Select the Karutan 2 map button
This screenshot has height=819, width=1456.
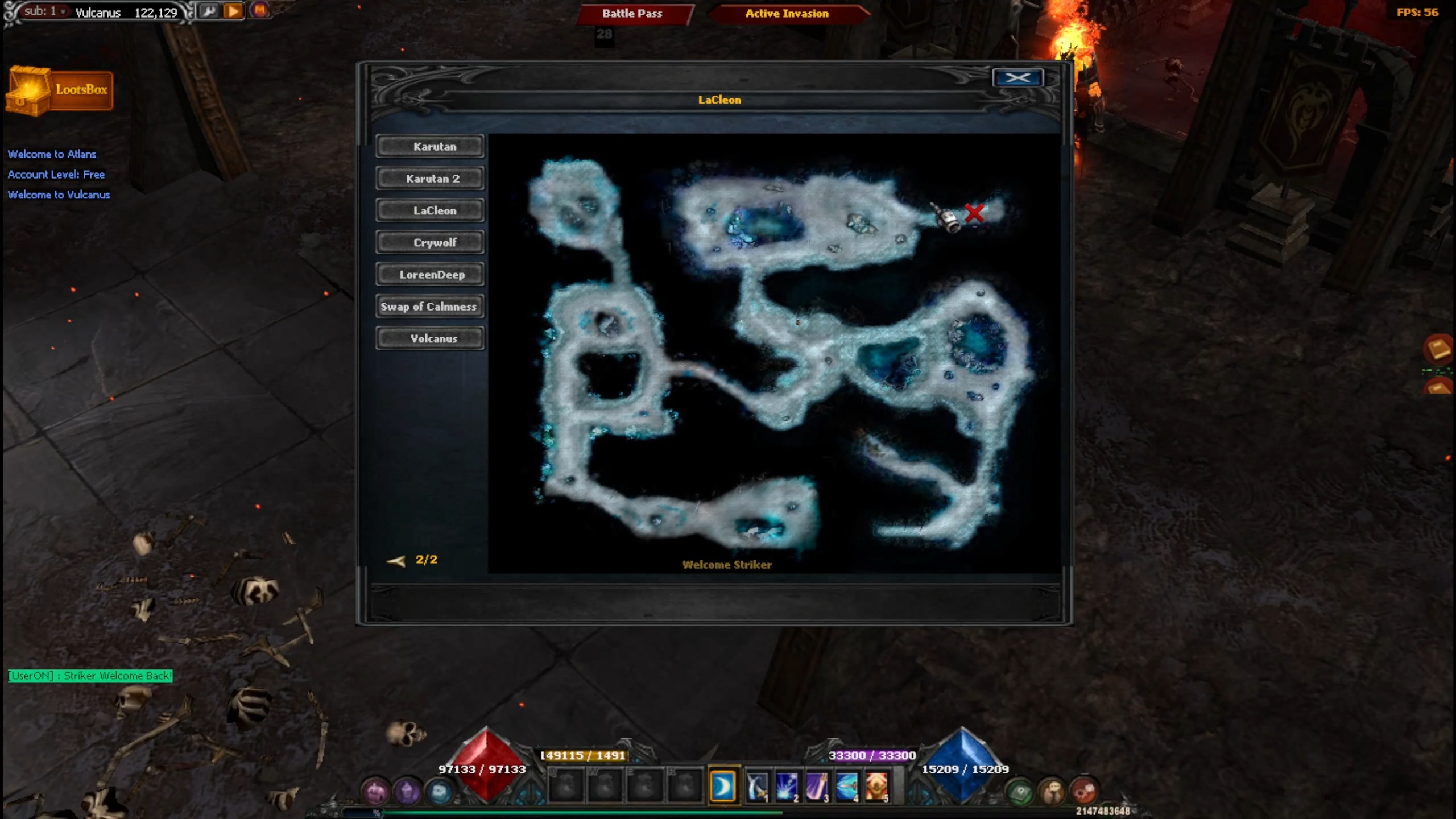(430, 178)
